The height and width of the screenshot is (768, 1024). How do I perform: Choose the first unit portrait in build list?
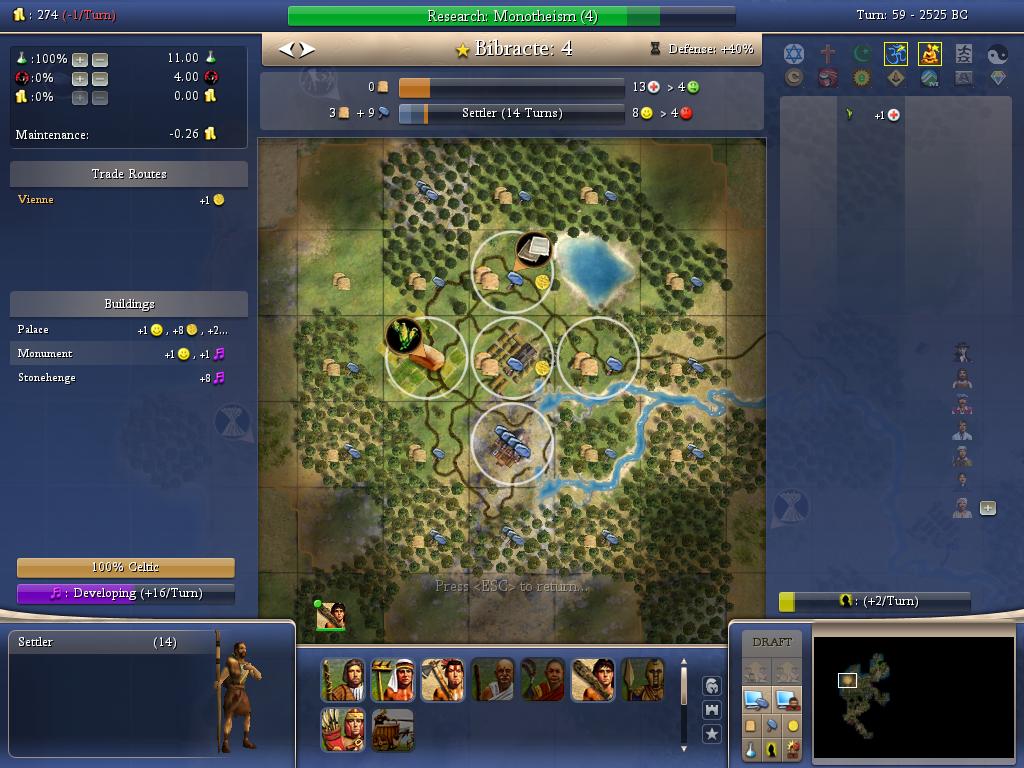(343, 680)
